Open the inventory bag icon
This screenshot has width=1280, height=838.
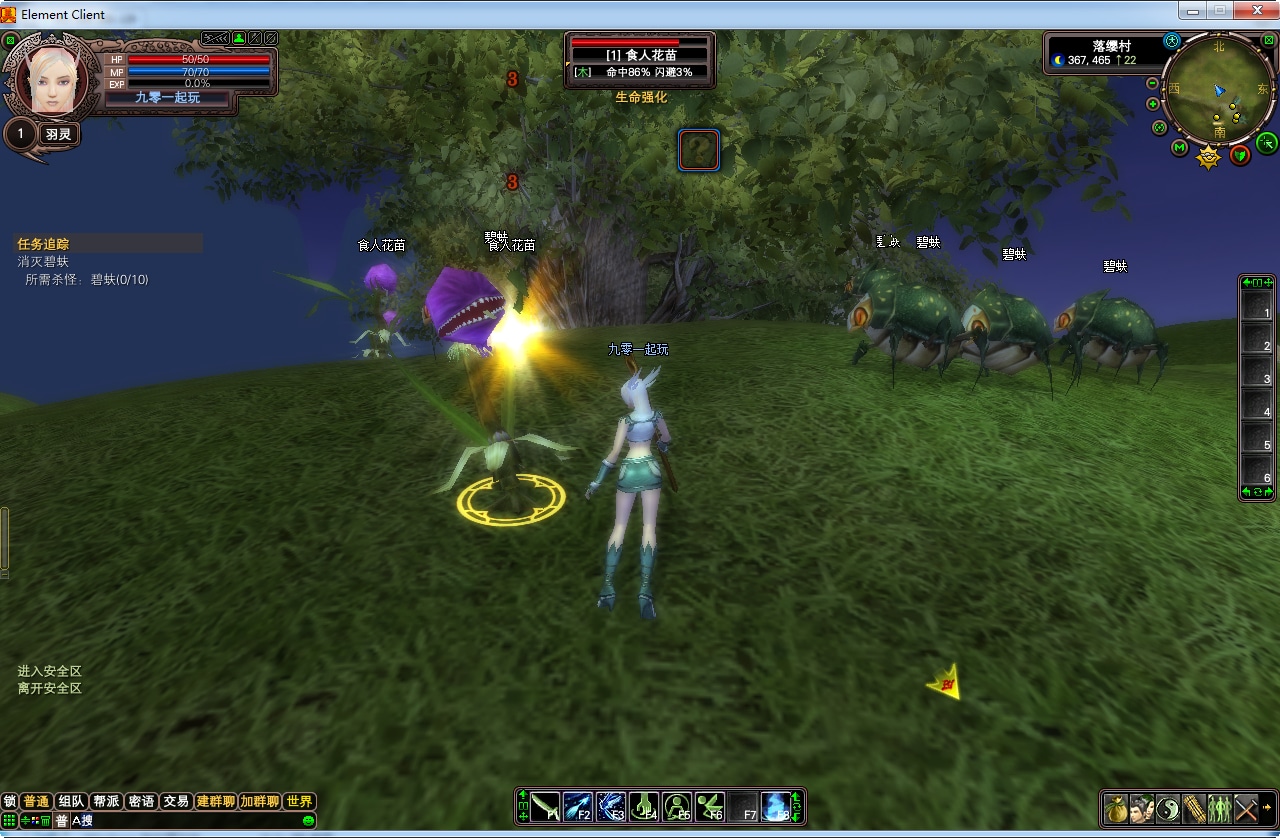pos(1116,808)
